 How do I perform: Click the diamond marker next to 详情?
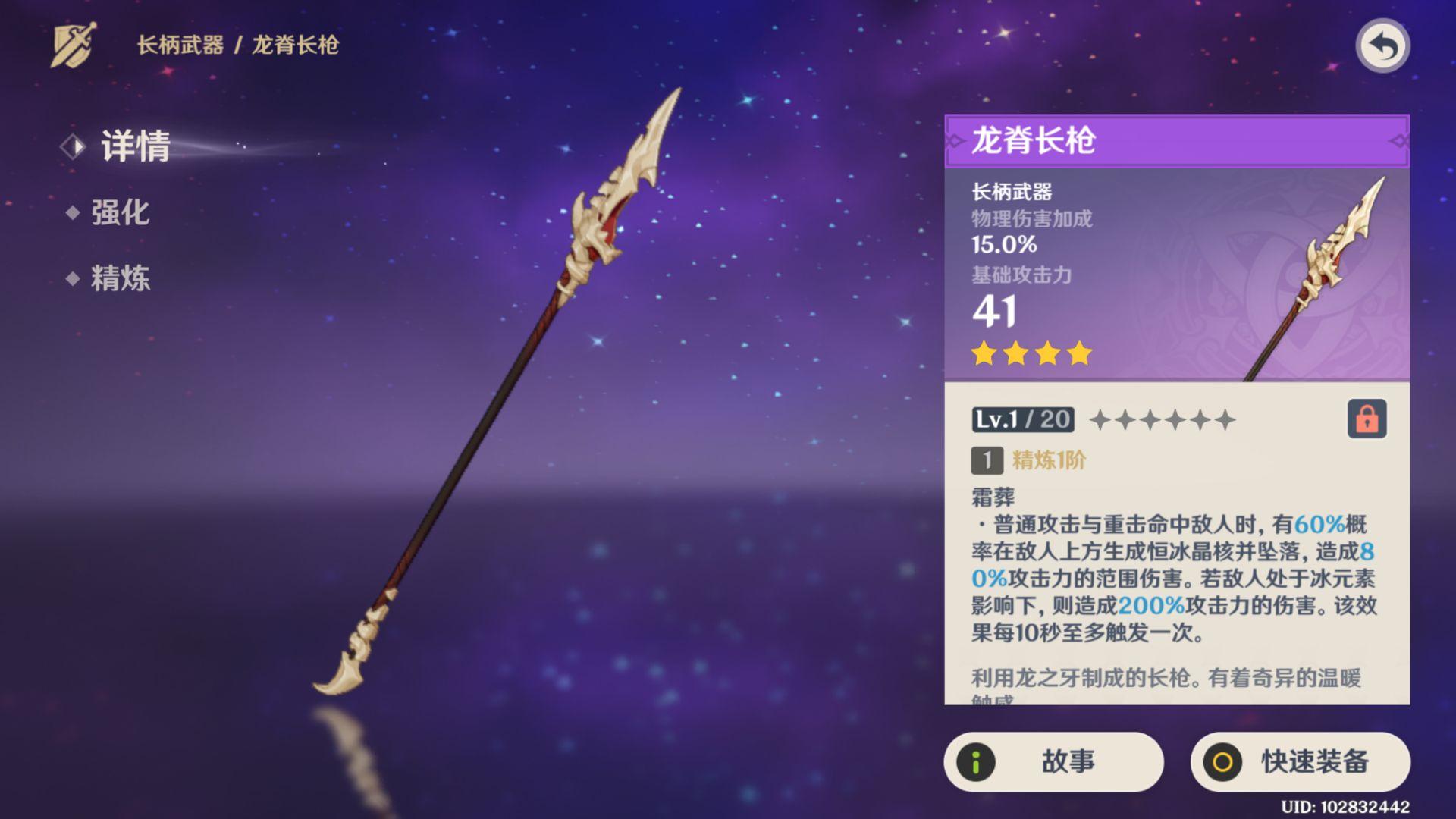tap(74, 146)
